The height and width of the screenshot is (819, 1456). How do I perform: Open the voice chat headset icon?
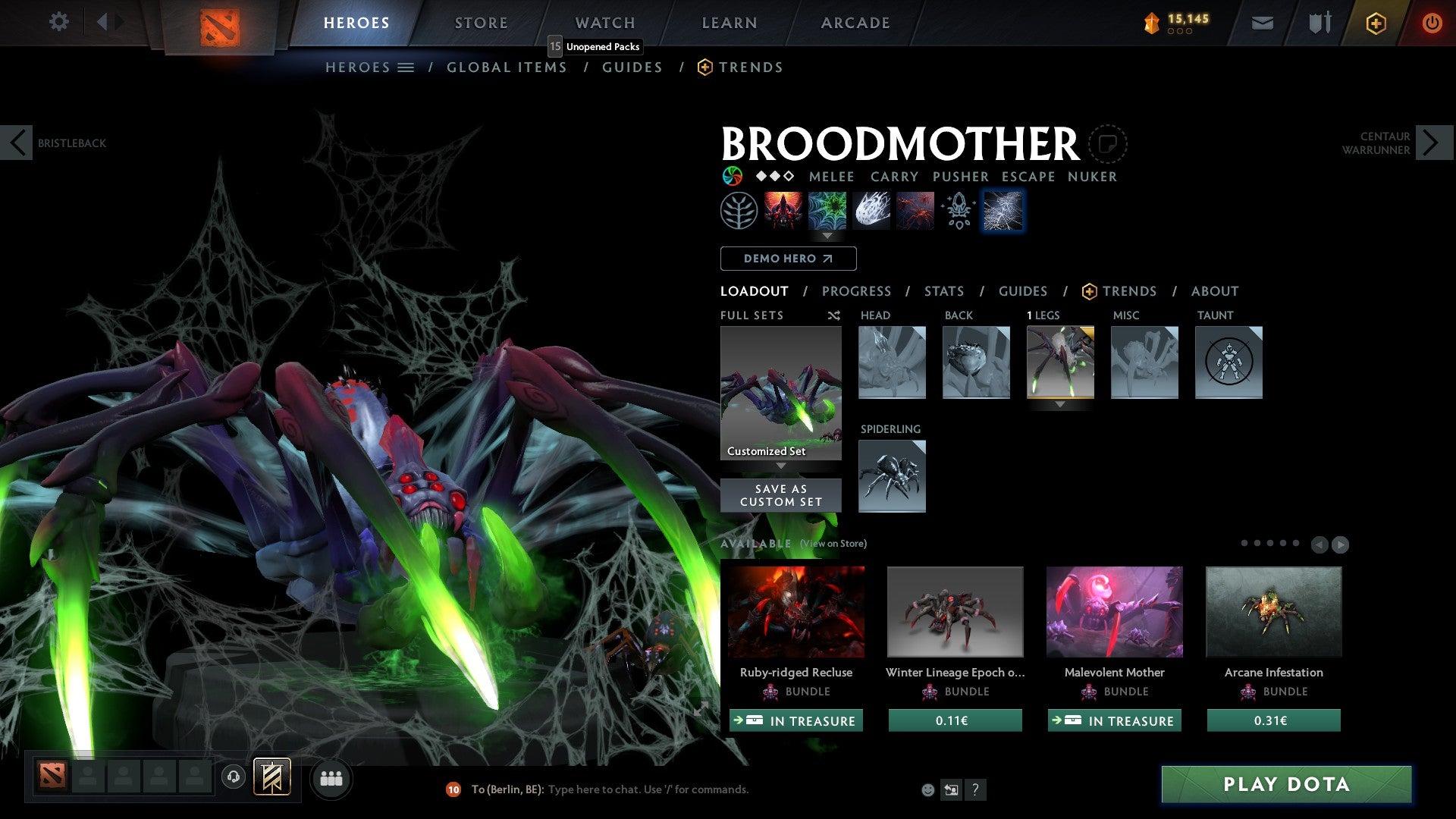tap(234, 778)
